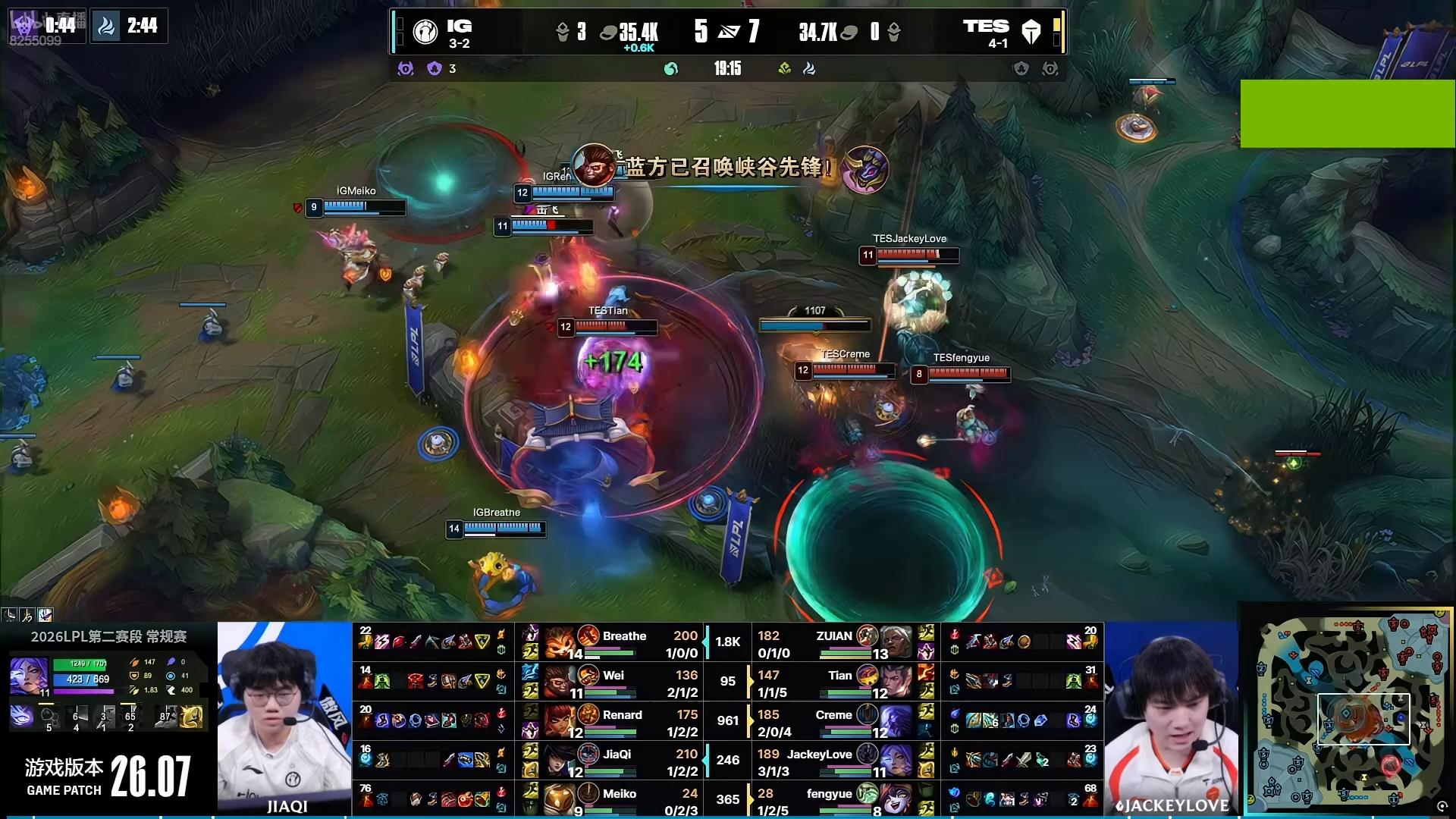Select Tian's name on the scoreboard
This screenshot has width=1456, height=819.
click(x=840, y=676)
